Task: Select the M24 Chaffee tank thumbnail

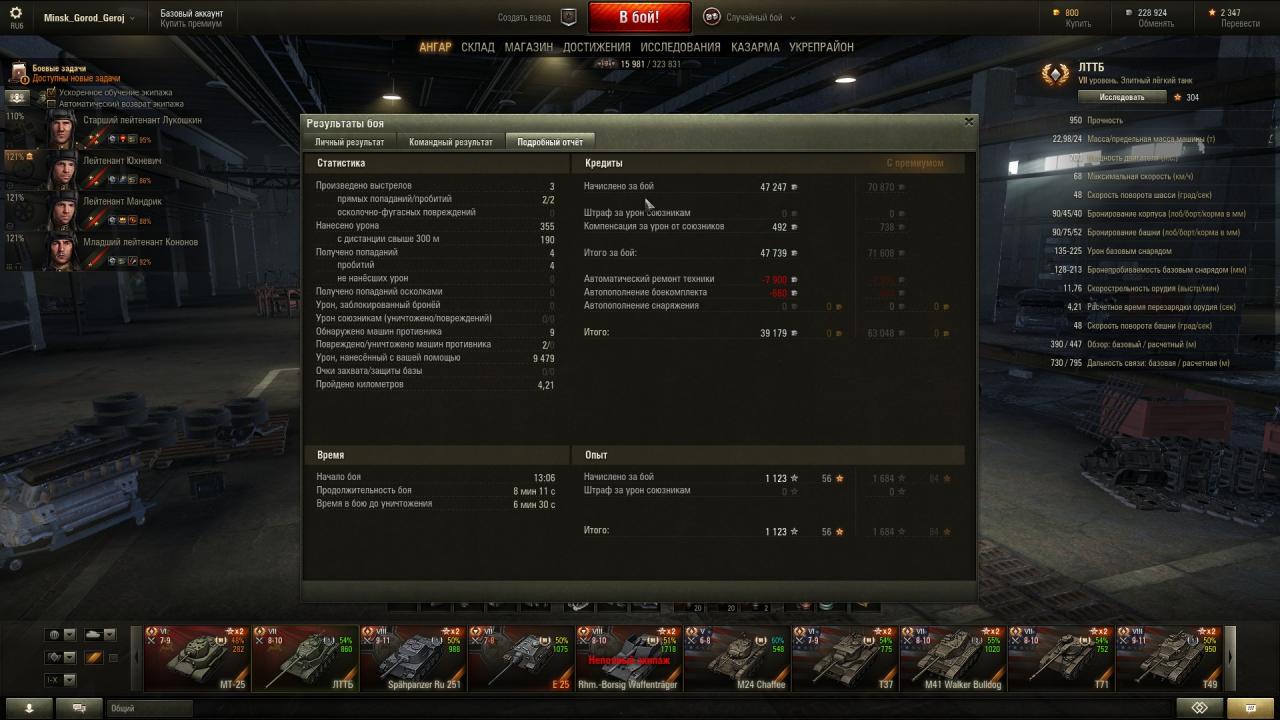Action: click(x=737, y=658)
